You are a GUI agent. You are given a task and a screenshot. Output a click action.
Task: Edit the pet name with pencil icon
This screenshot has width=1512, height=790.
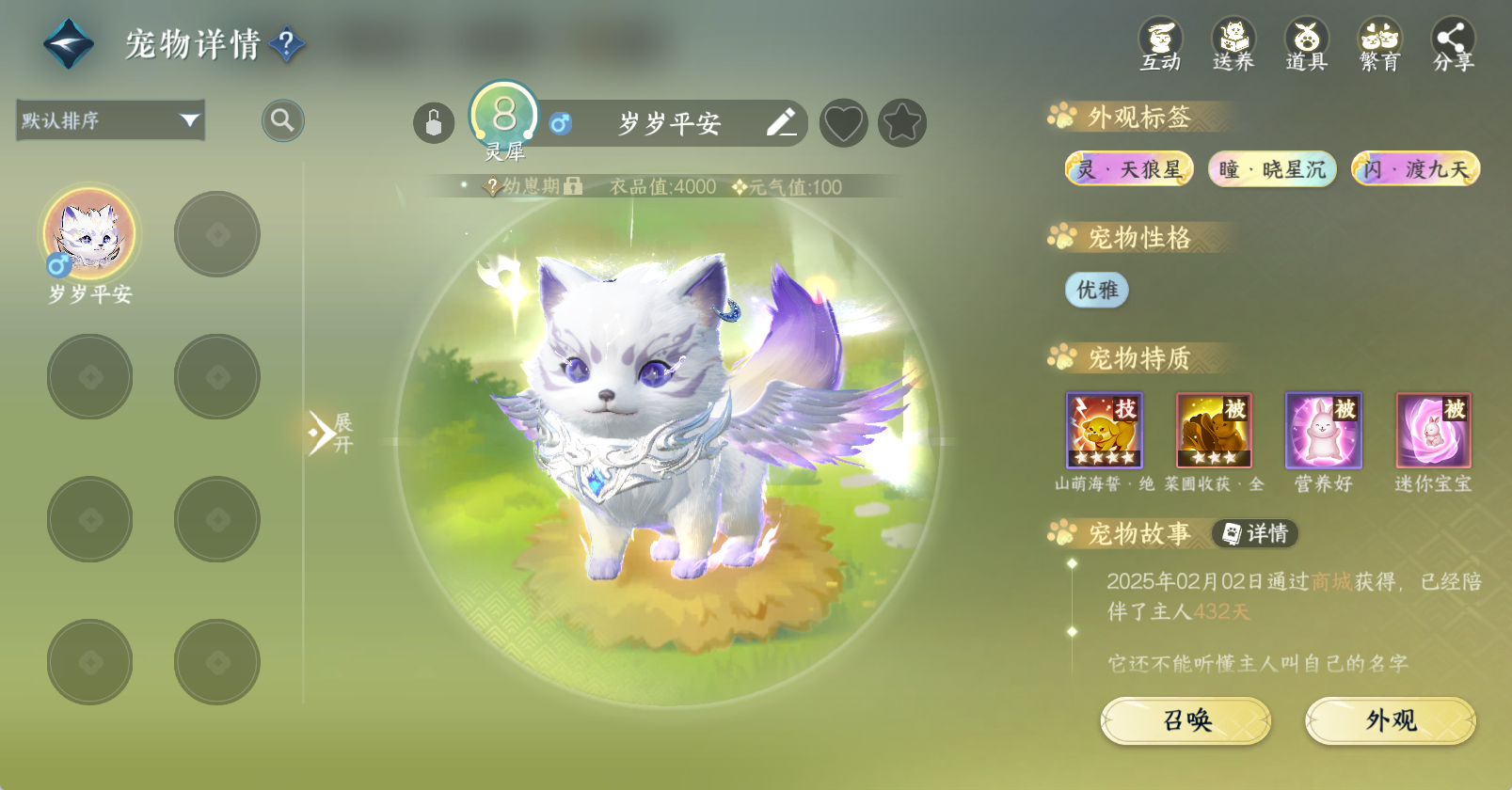[781, 123]
